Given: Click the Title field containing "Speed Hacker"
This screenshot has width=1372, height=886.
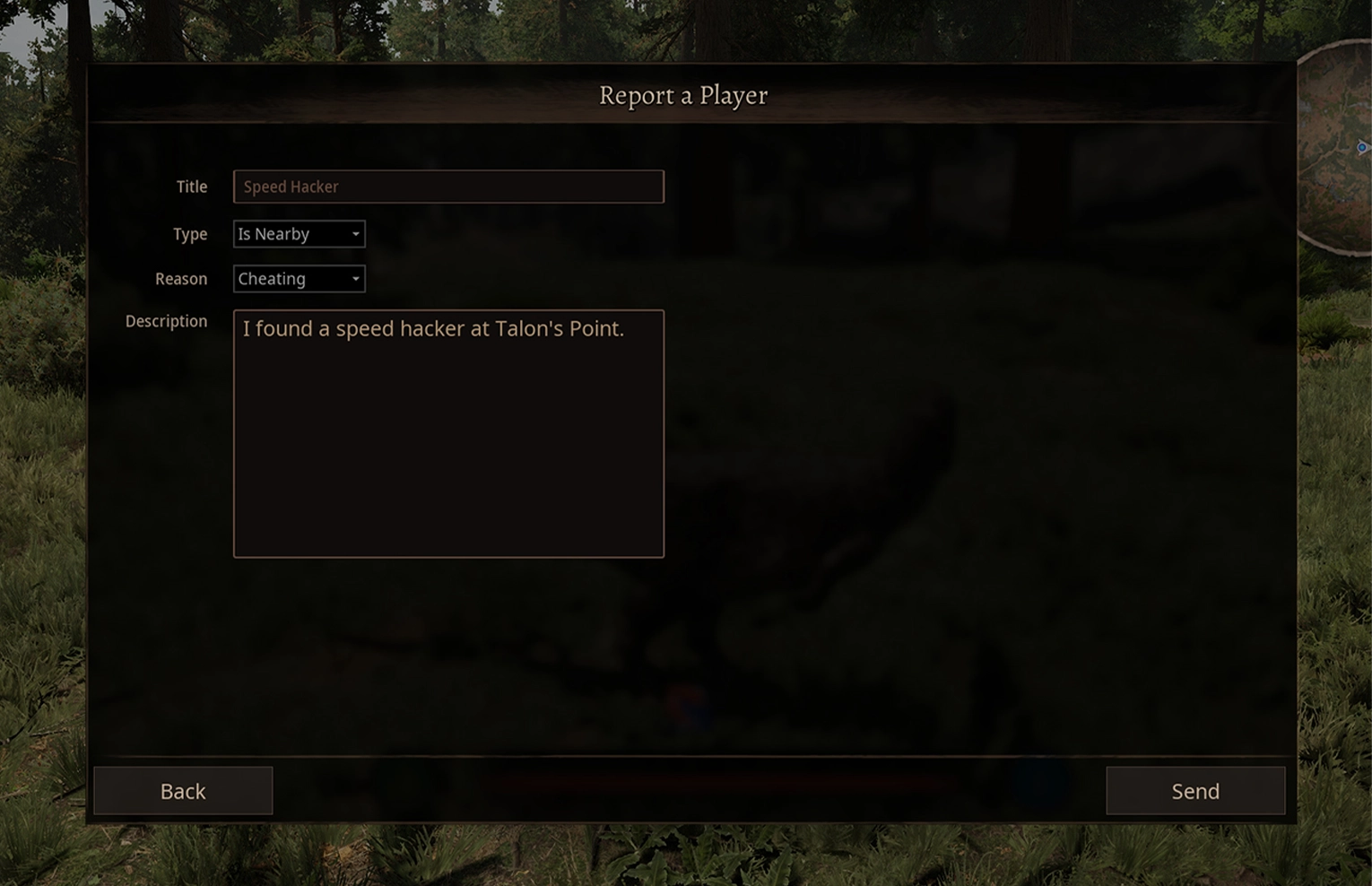Looking at the screenshot, I should point(448,187).
